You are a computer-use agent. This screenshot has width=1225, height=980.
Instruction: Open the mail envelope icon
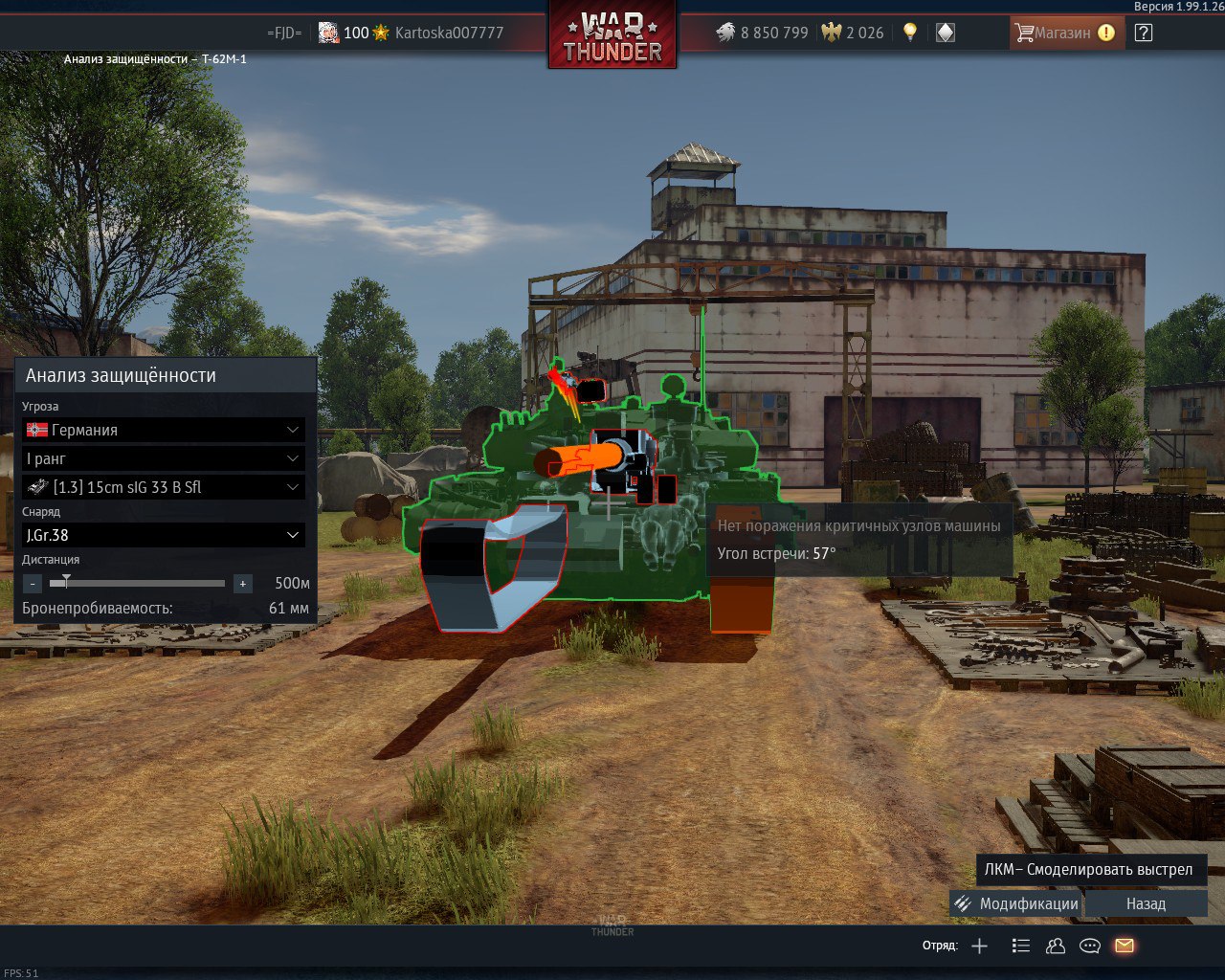1125,946
